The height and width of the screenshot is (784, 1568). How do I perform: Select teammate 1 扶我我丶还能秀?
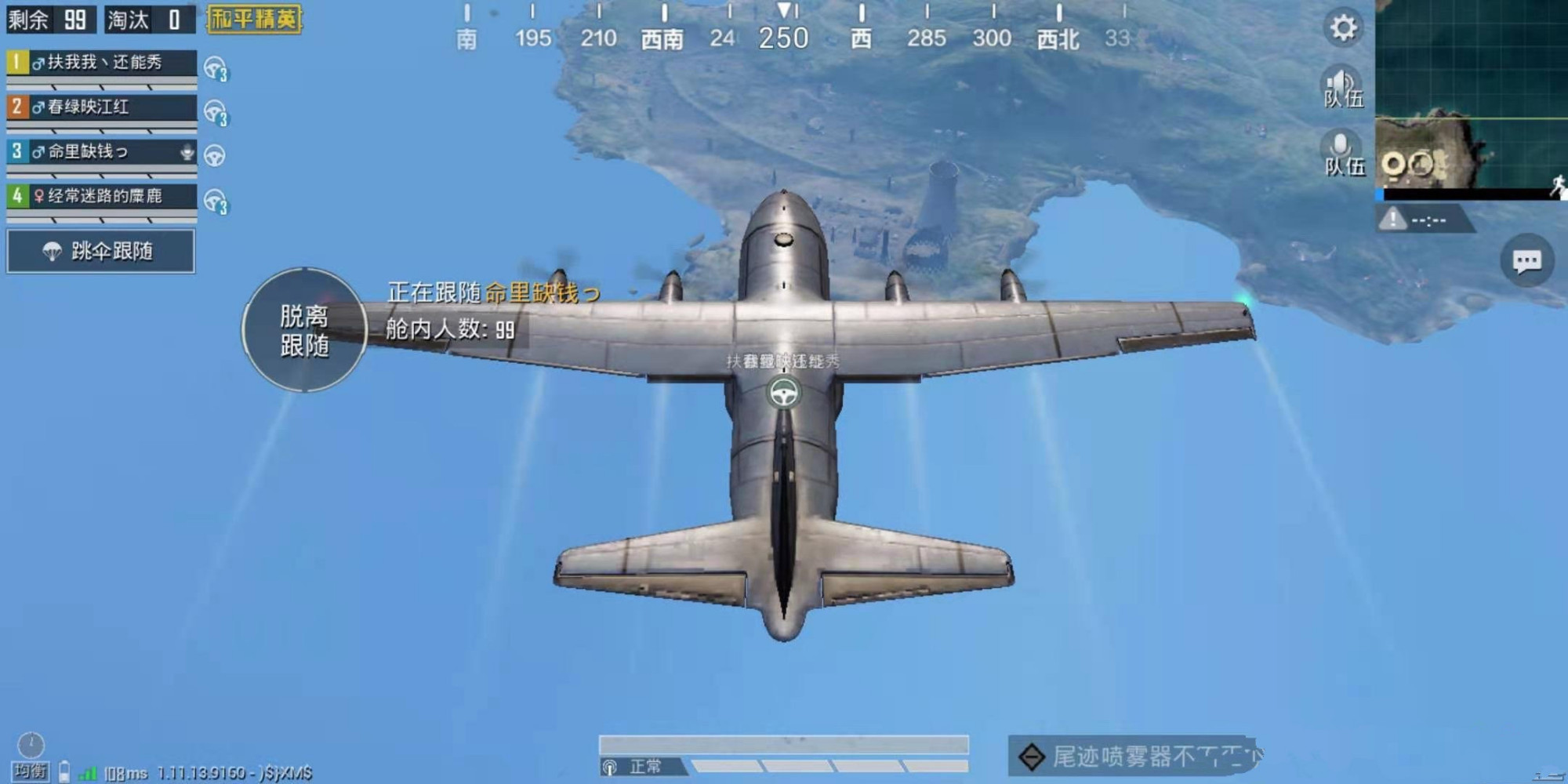point(101,63)
